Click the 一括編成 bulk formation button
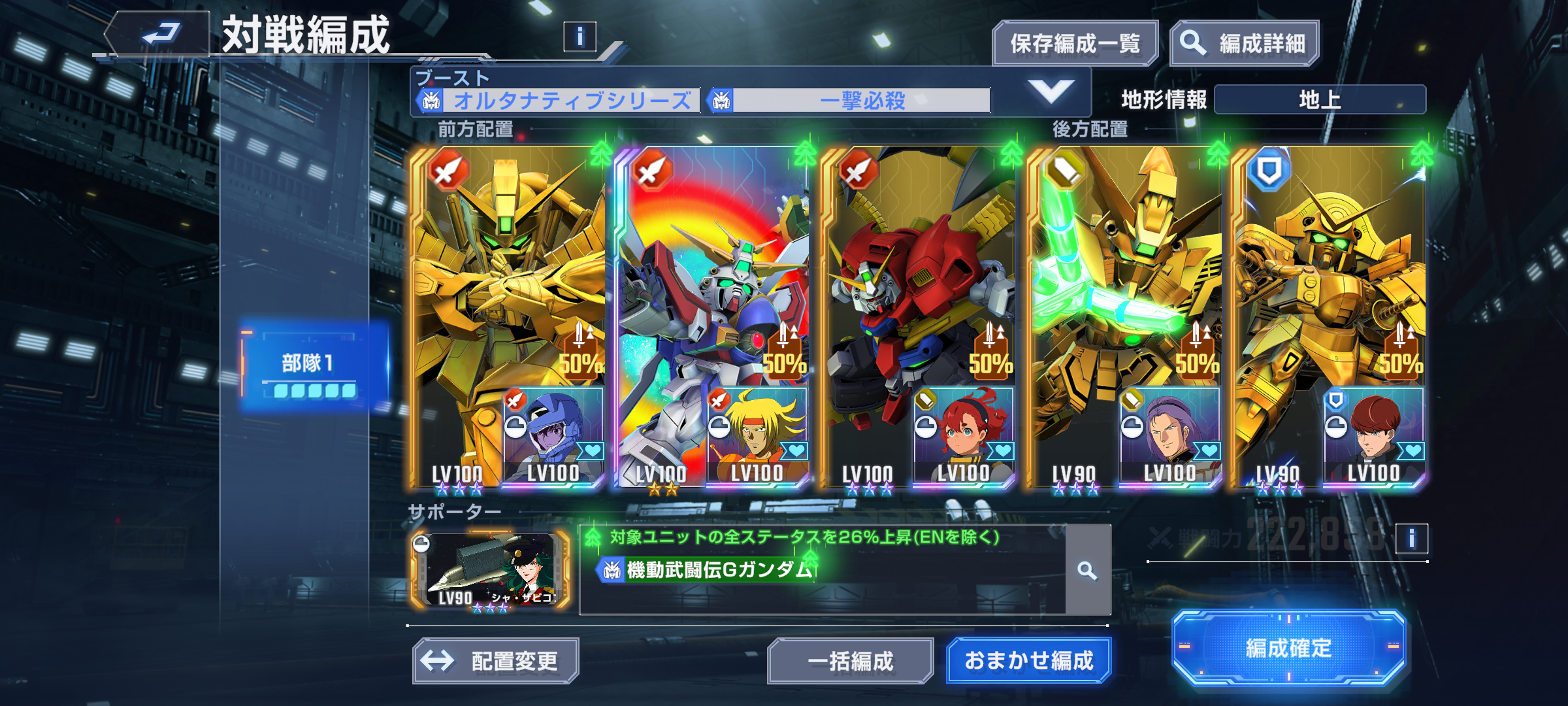Viewport: 1568px width, 706px height. coord(850,661)
